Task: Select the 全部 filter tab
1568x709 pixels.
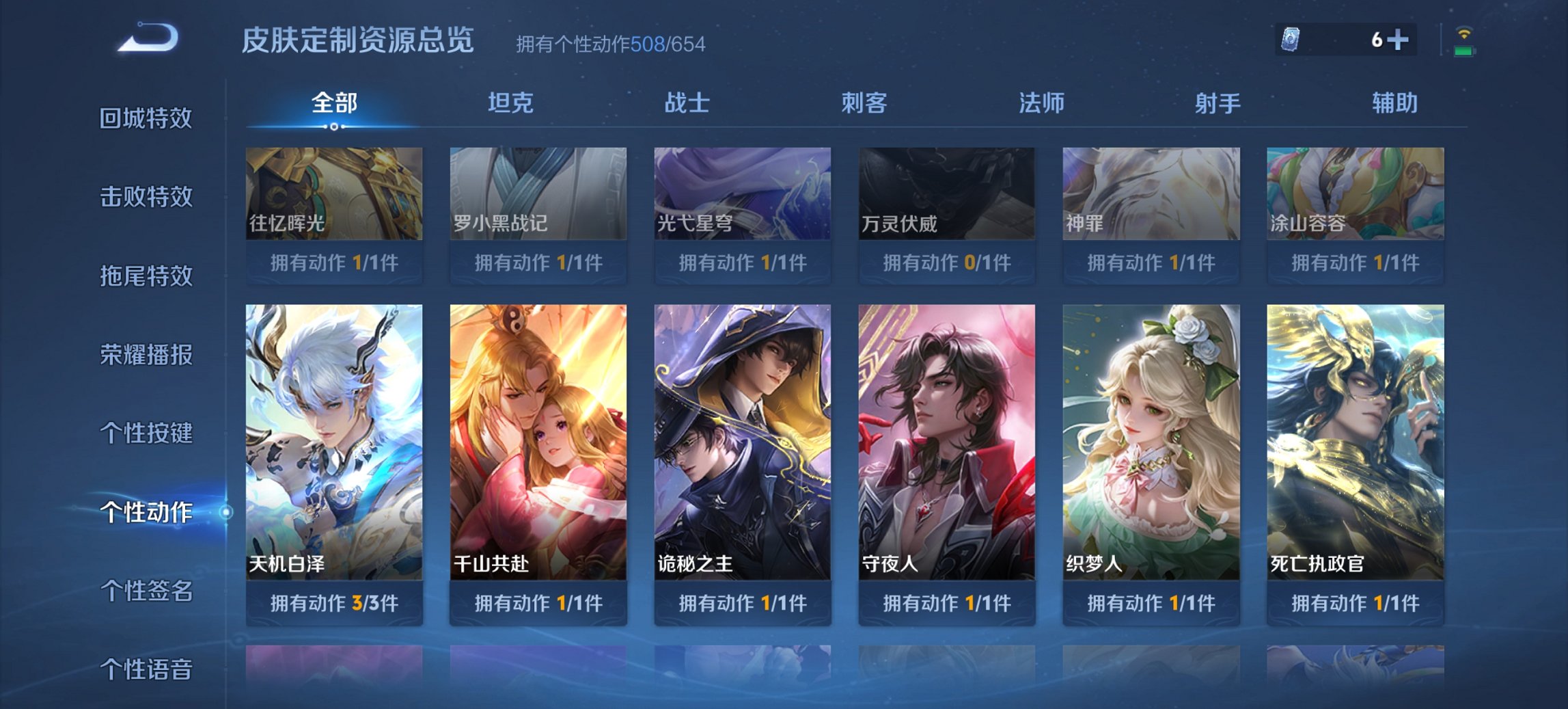Action: tap(333, 103)
